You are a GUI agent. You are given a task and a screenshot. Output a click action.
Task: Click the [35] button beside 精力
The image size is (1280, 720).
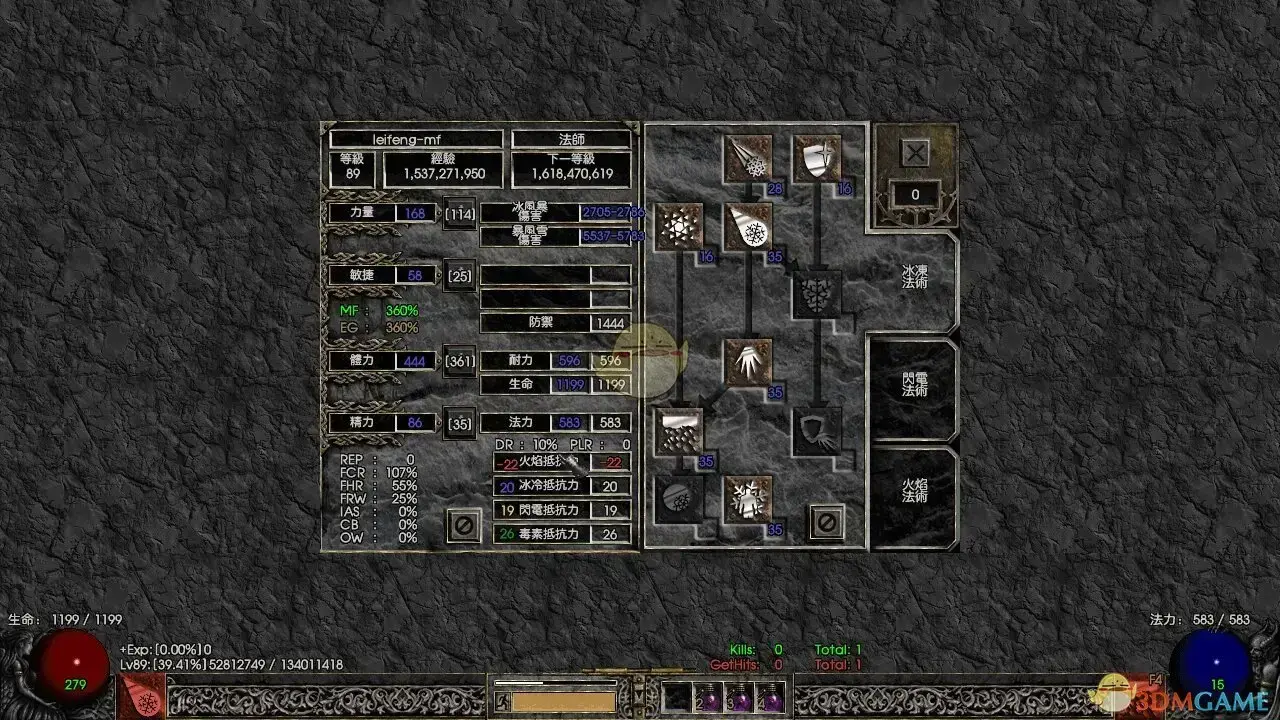pos(460,423)
